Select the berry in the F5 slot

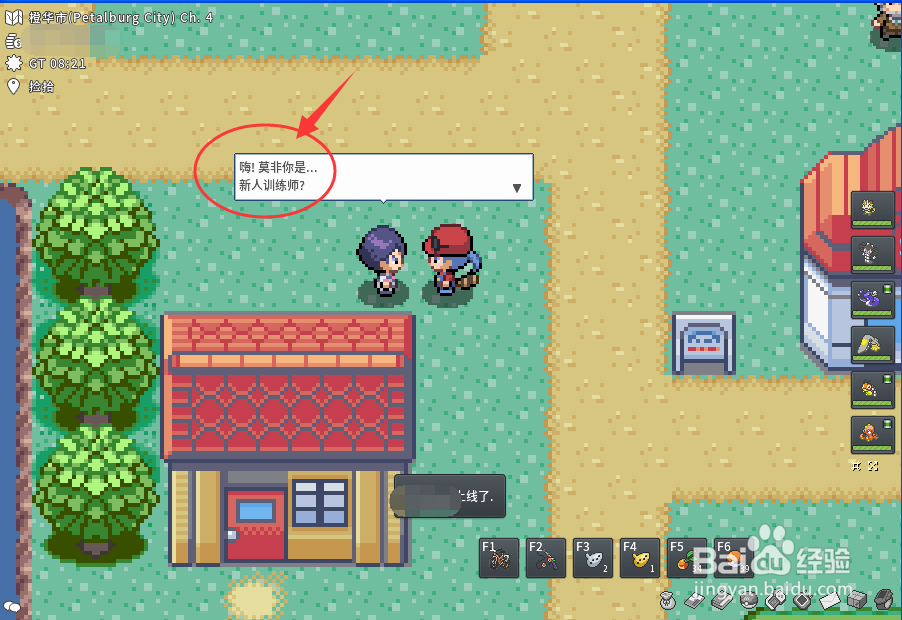(x=684, y=558)
